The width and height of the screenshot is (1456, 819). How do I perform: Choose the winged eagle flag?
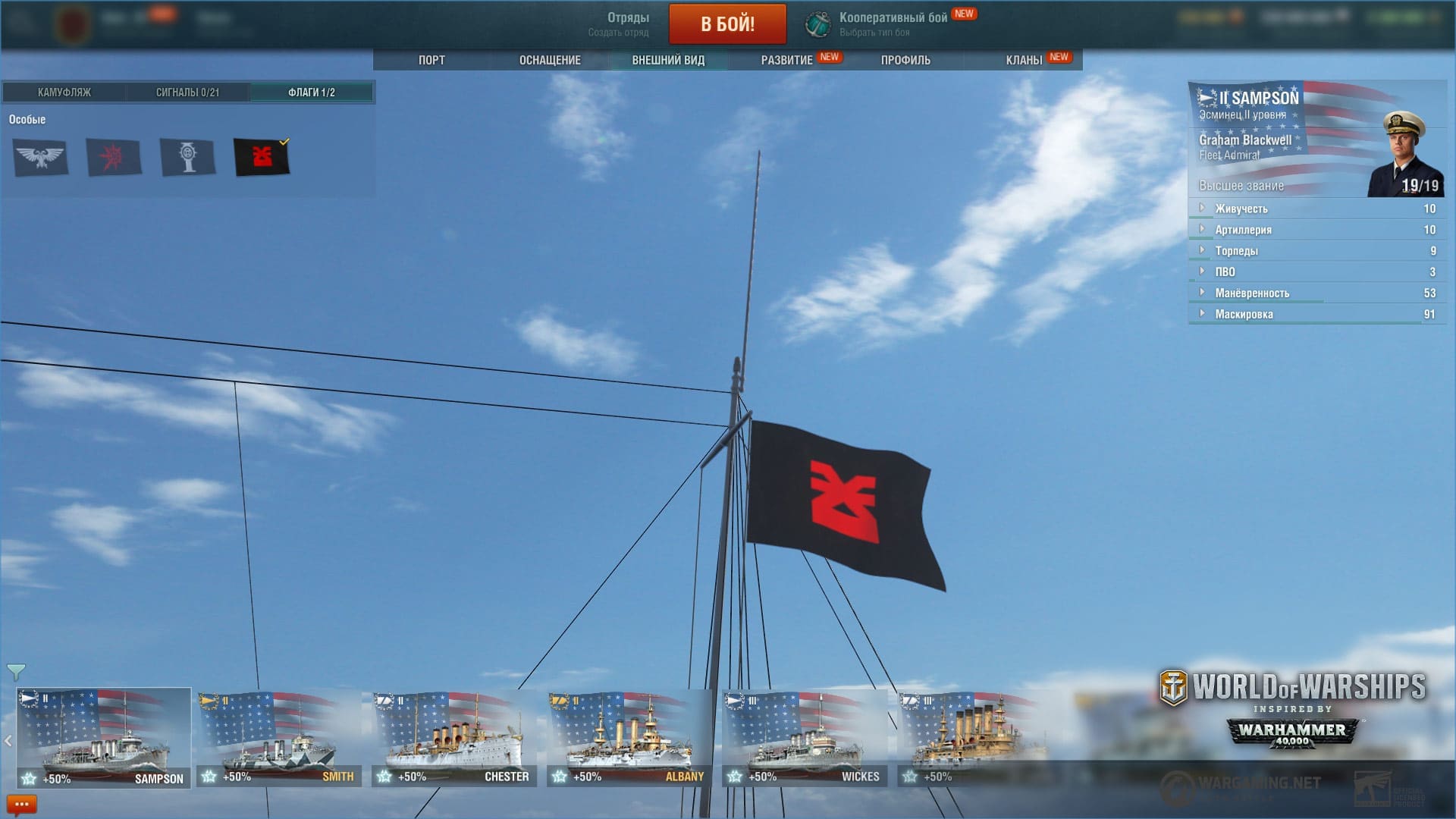(x=40, y=158)
